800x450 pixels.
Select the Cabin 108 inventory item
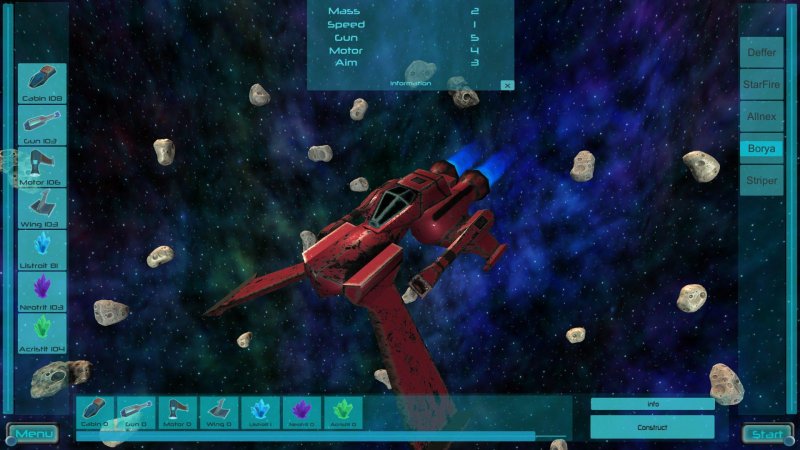tap(42, 83)
